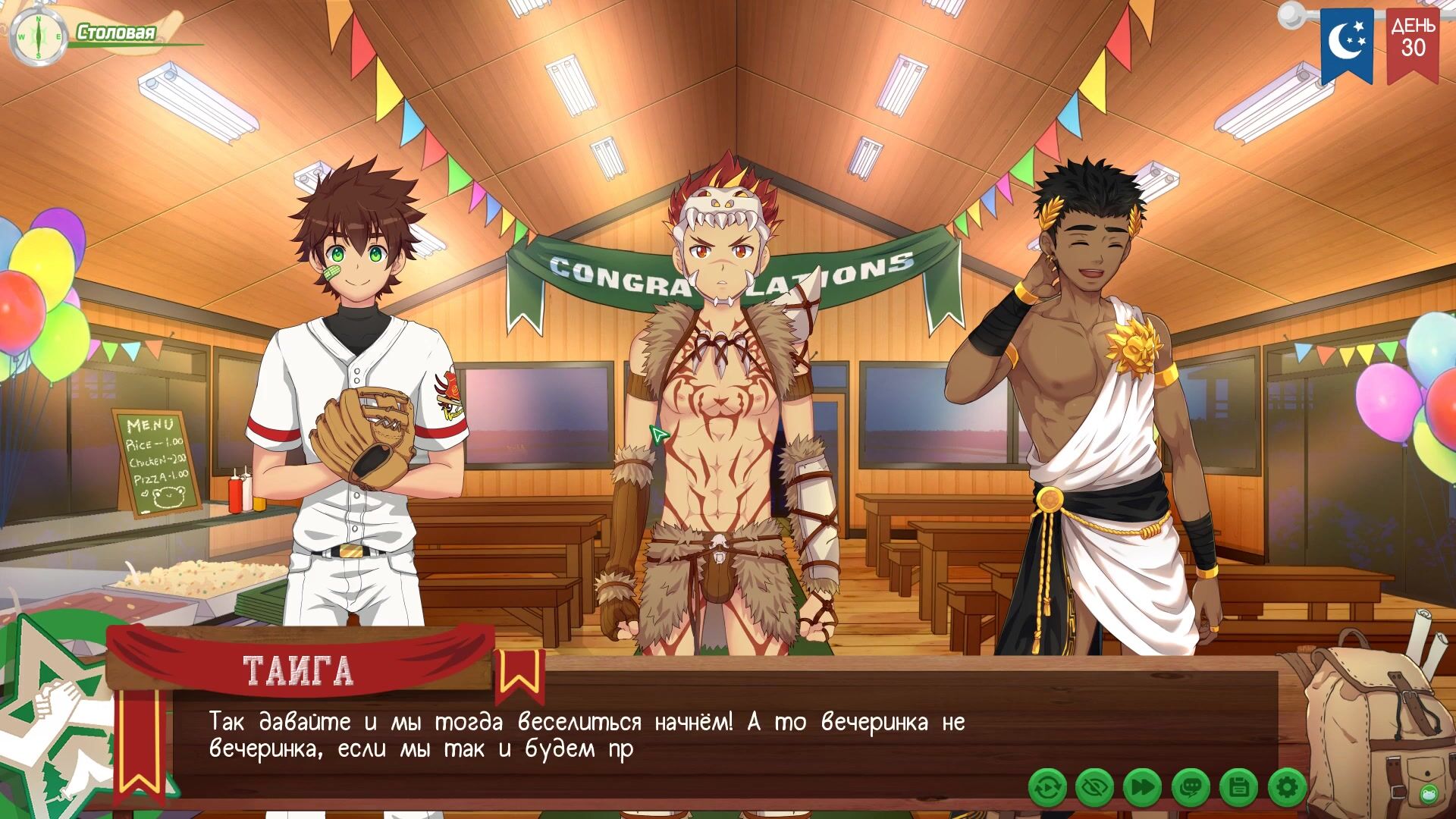The width and height of the screenshot is (1456, 819).
Task: Open the dialogue history log
Action: click(1191, 789)
